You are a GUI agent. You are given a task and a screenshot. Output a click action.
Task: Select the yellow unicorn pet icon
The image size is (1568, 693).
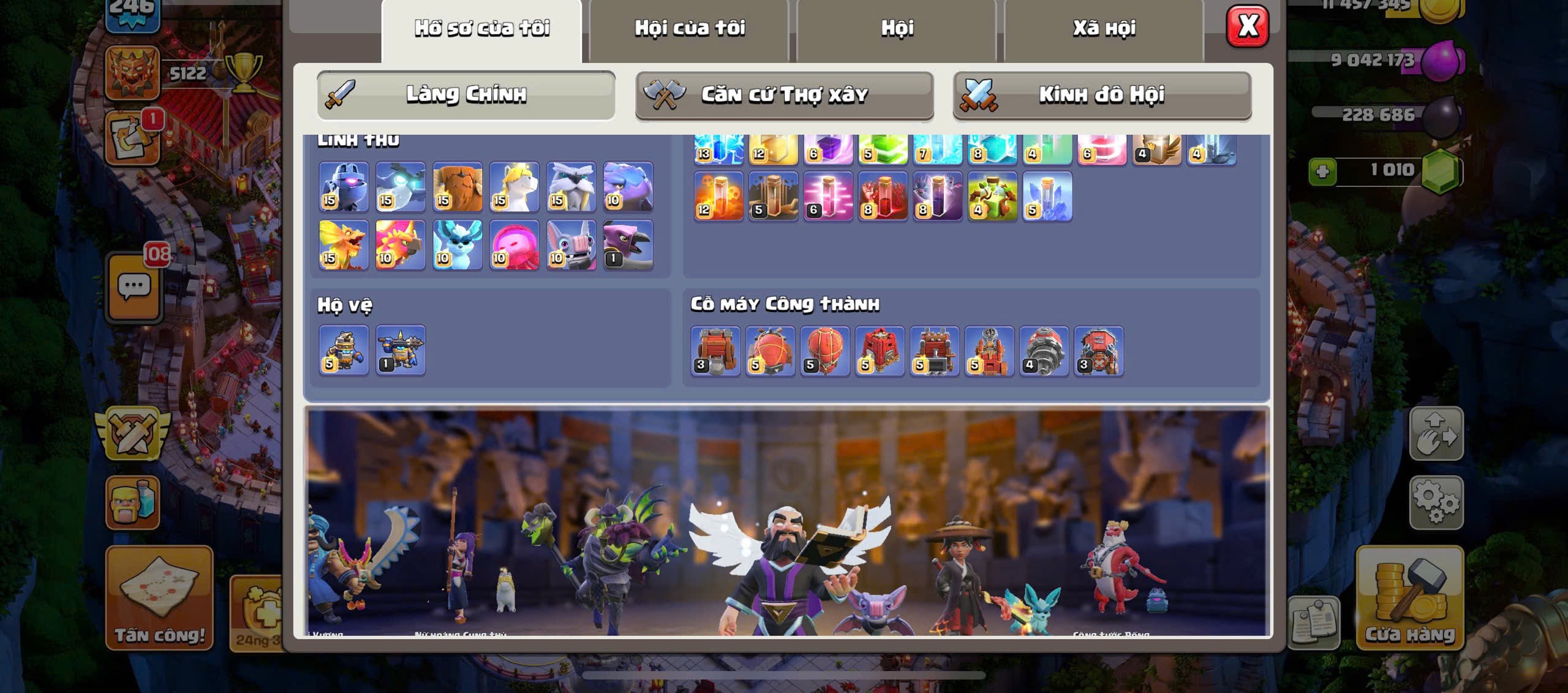pyautogui.click(x=514, y=187)
